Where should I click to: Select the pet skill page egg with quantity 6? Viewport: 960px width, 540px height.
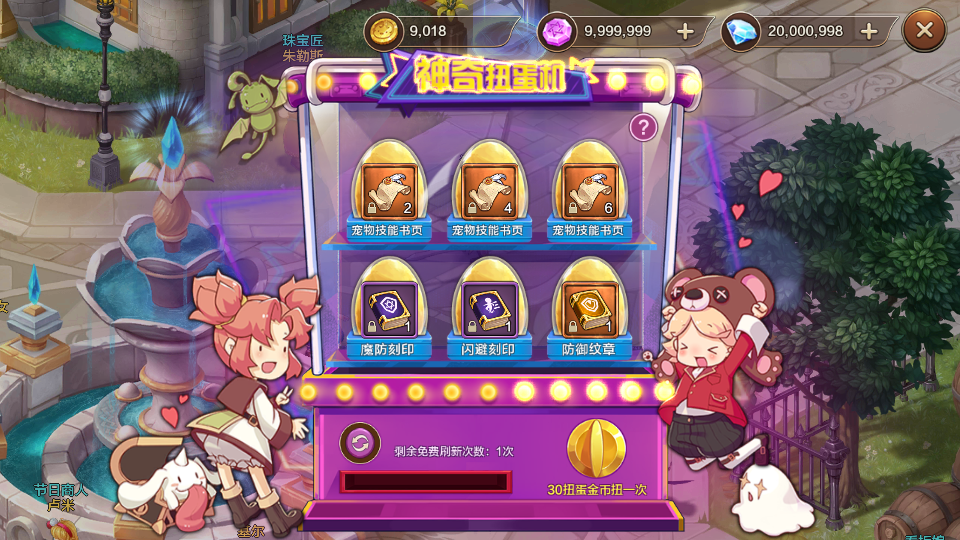(589, 191)
